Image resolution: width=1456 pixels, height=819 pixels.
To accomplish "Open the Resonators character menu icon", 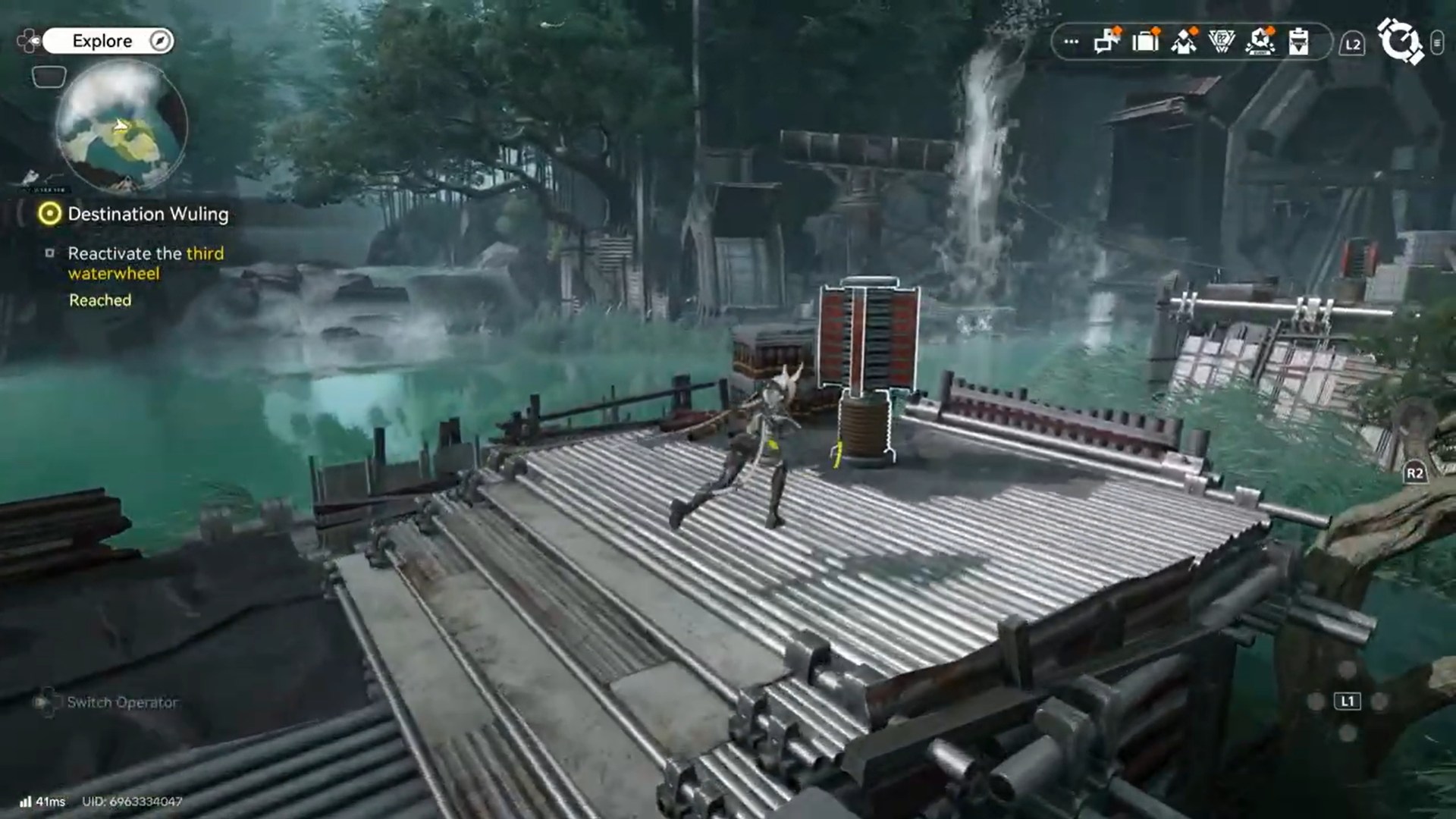I will tap(1183, 42).
